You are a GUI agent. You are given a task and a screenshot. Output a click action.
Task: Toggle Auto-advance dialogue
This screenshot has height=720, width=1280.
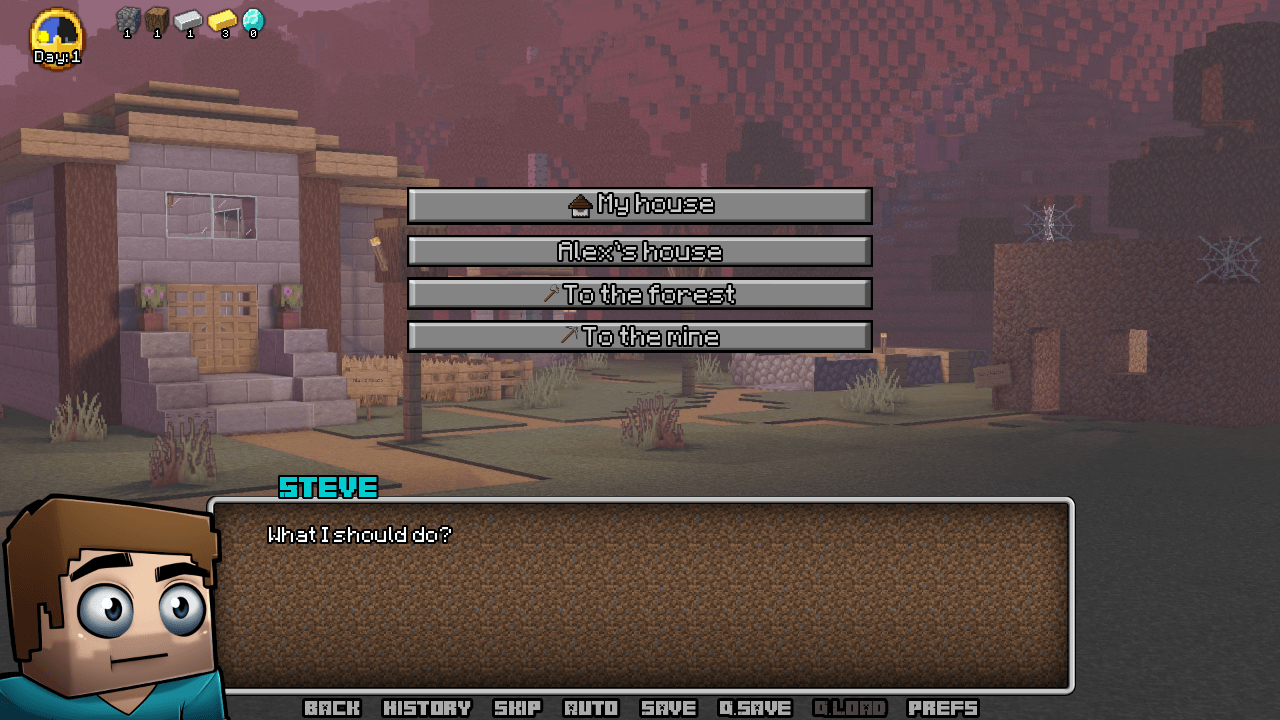tap(591, 708)
